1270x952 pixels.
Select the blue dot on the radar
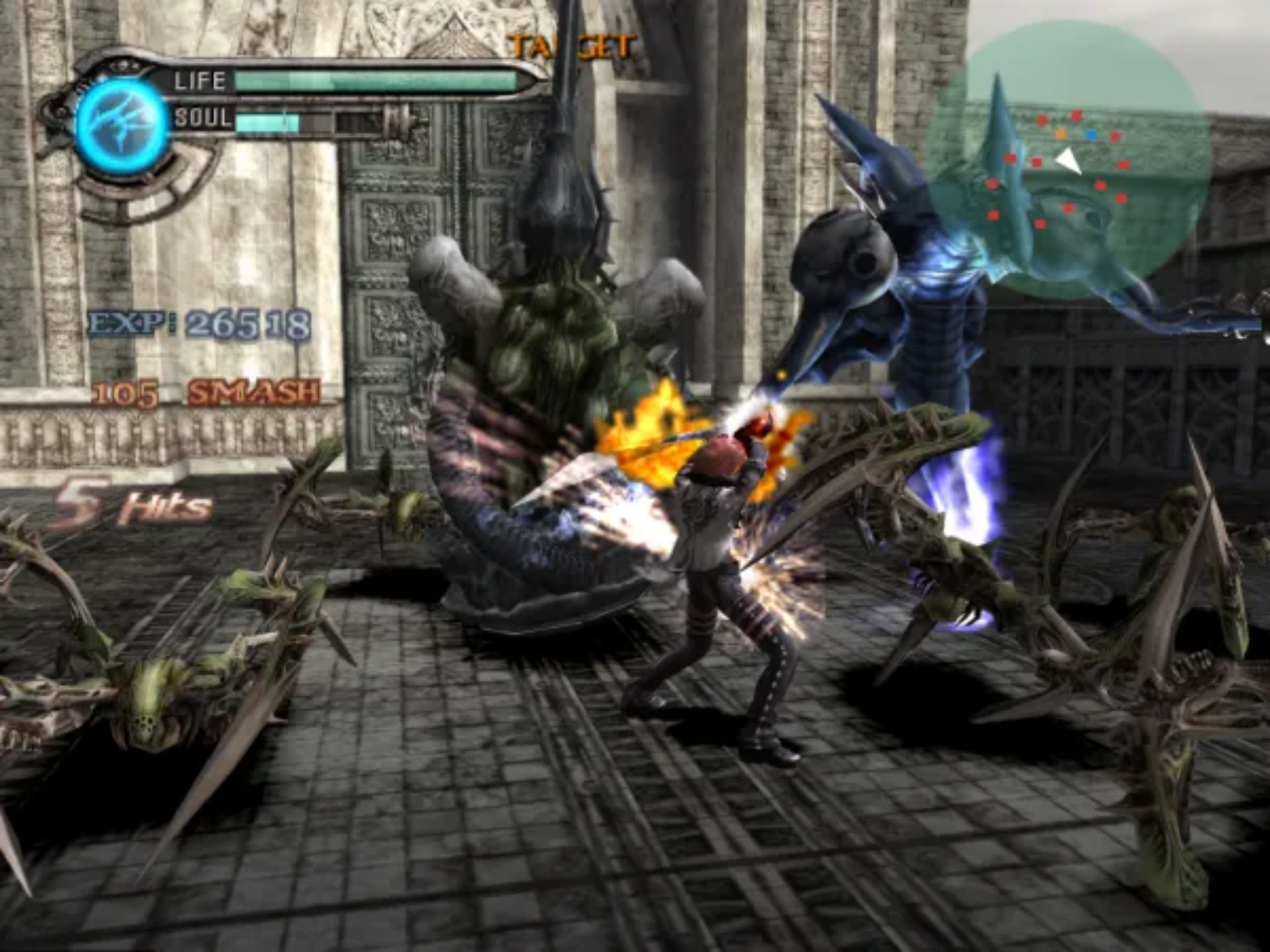coord(1091,136)
